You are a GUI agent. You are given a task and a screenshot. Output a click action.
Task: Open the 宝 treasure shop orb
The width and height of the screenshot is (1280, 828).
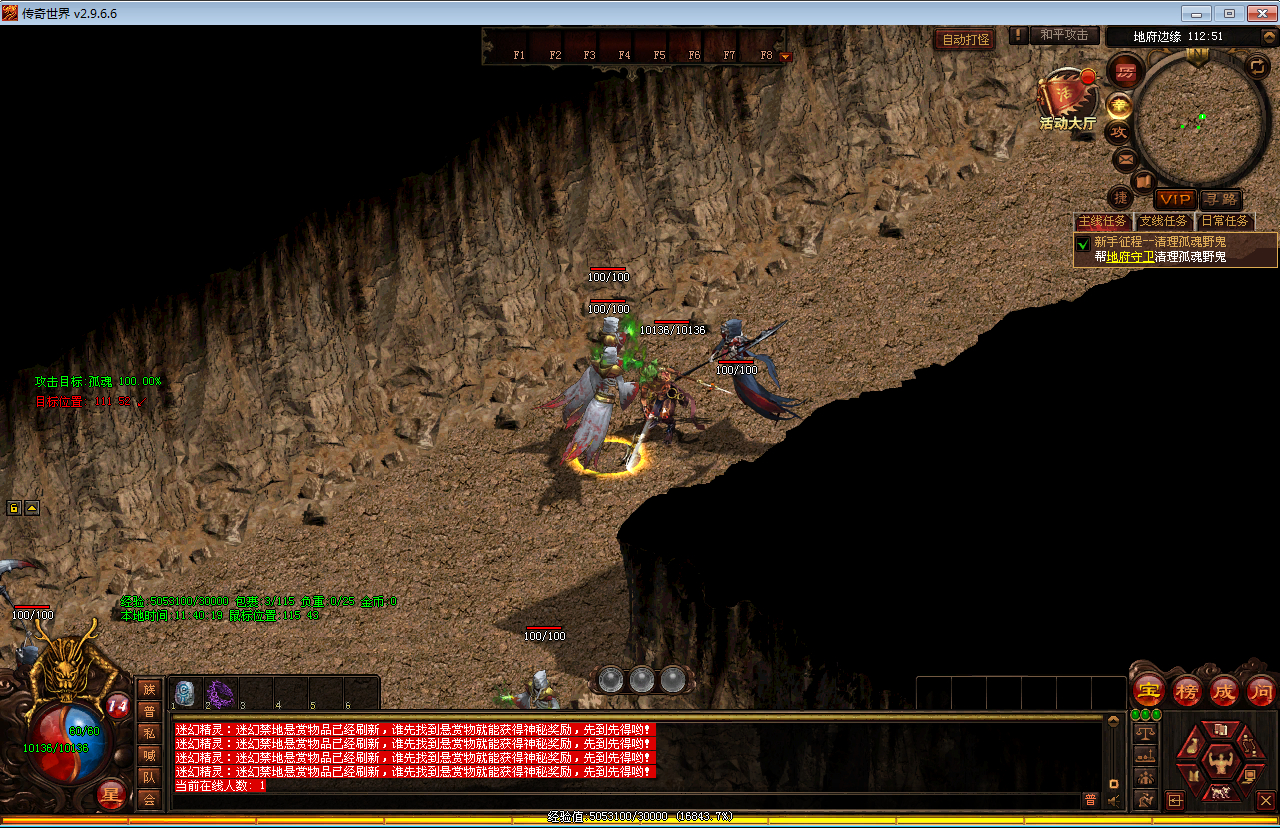(1149, 690)
